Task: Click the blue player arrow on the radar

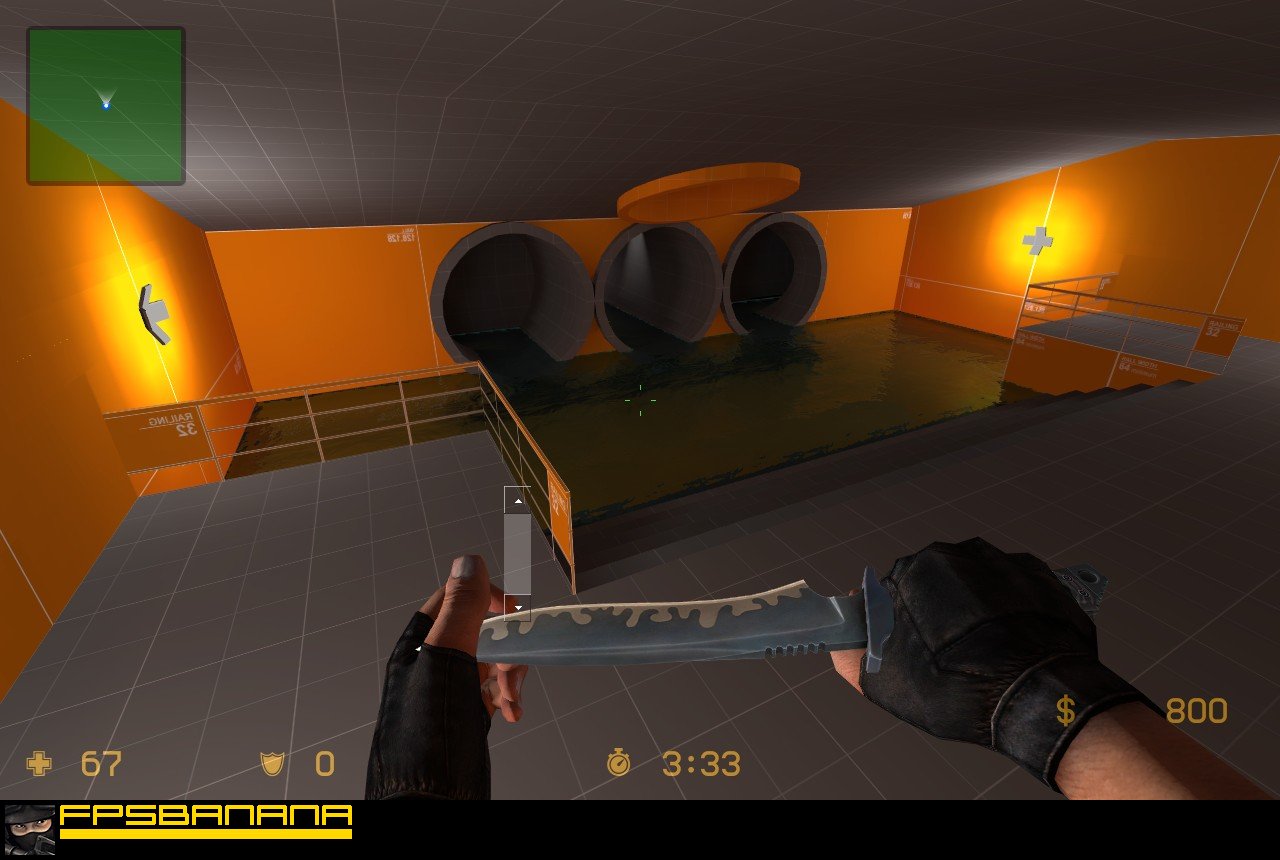Action: pos(107,100)
